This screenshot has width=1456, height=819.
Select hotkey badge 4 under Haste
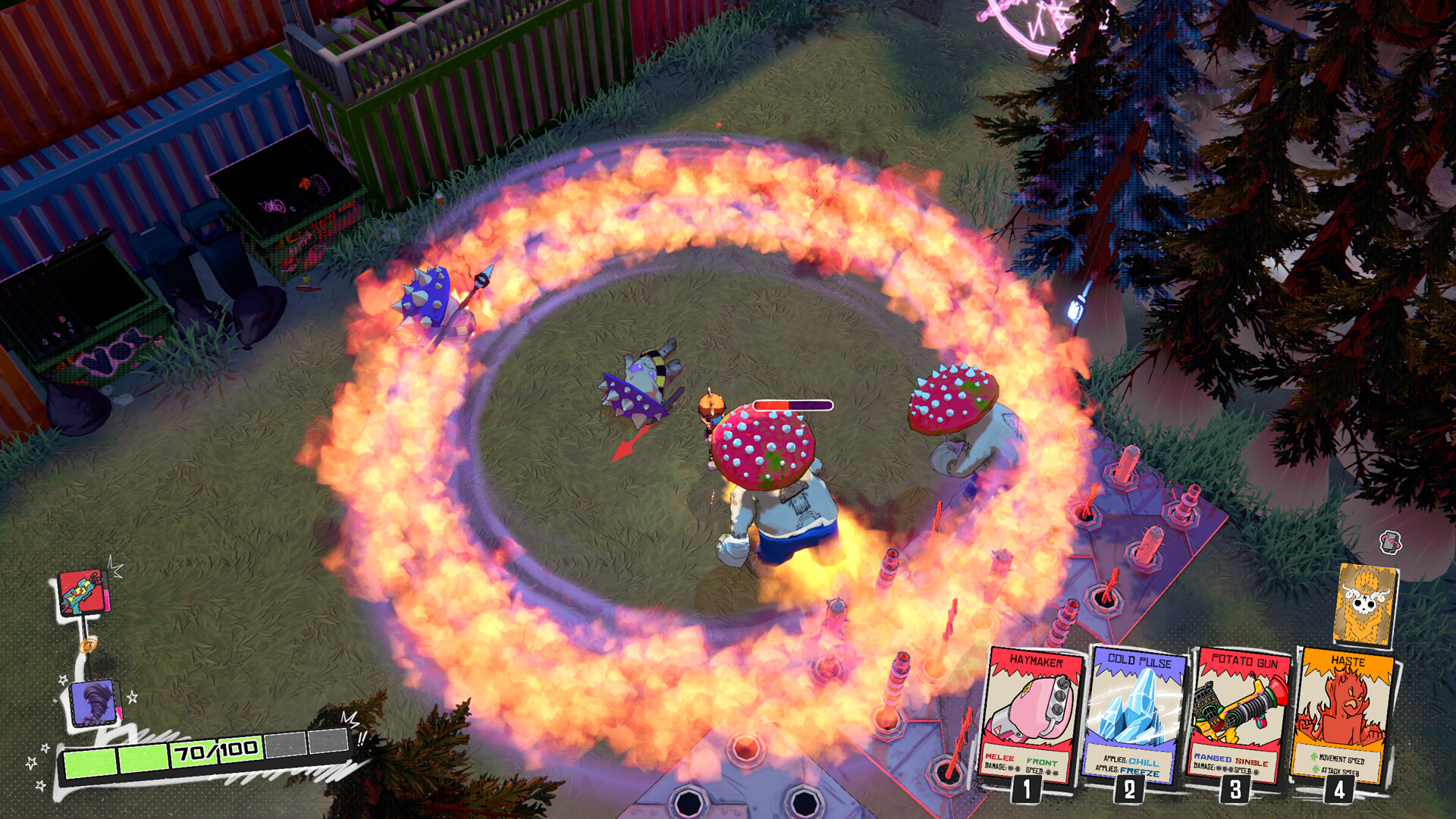1340,792
